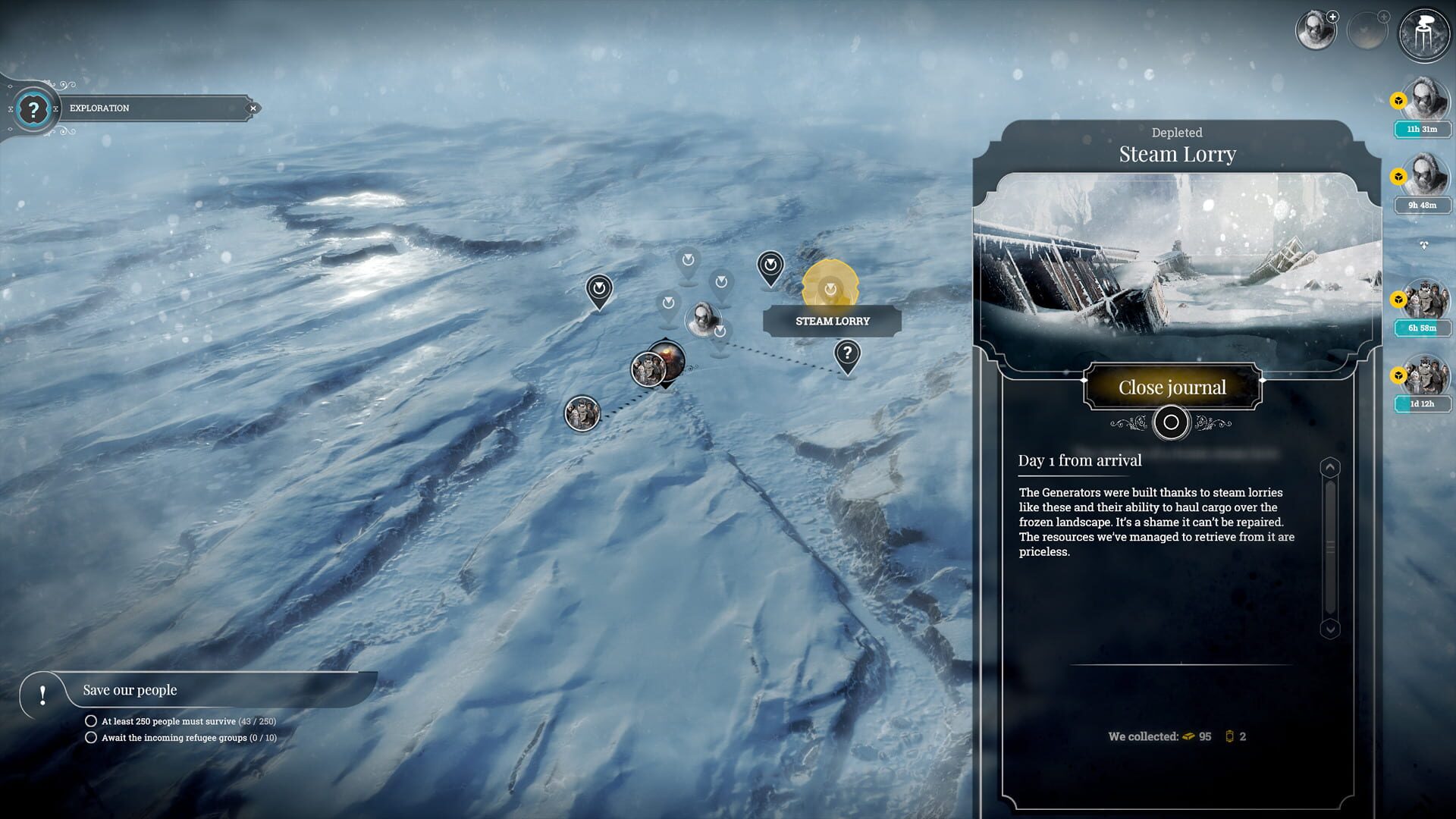Click the up chevron on the journal scrollbar
The height and width of the screenshot is (819, 1456).
point(1331,468)
